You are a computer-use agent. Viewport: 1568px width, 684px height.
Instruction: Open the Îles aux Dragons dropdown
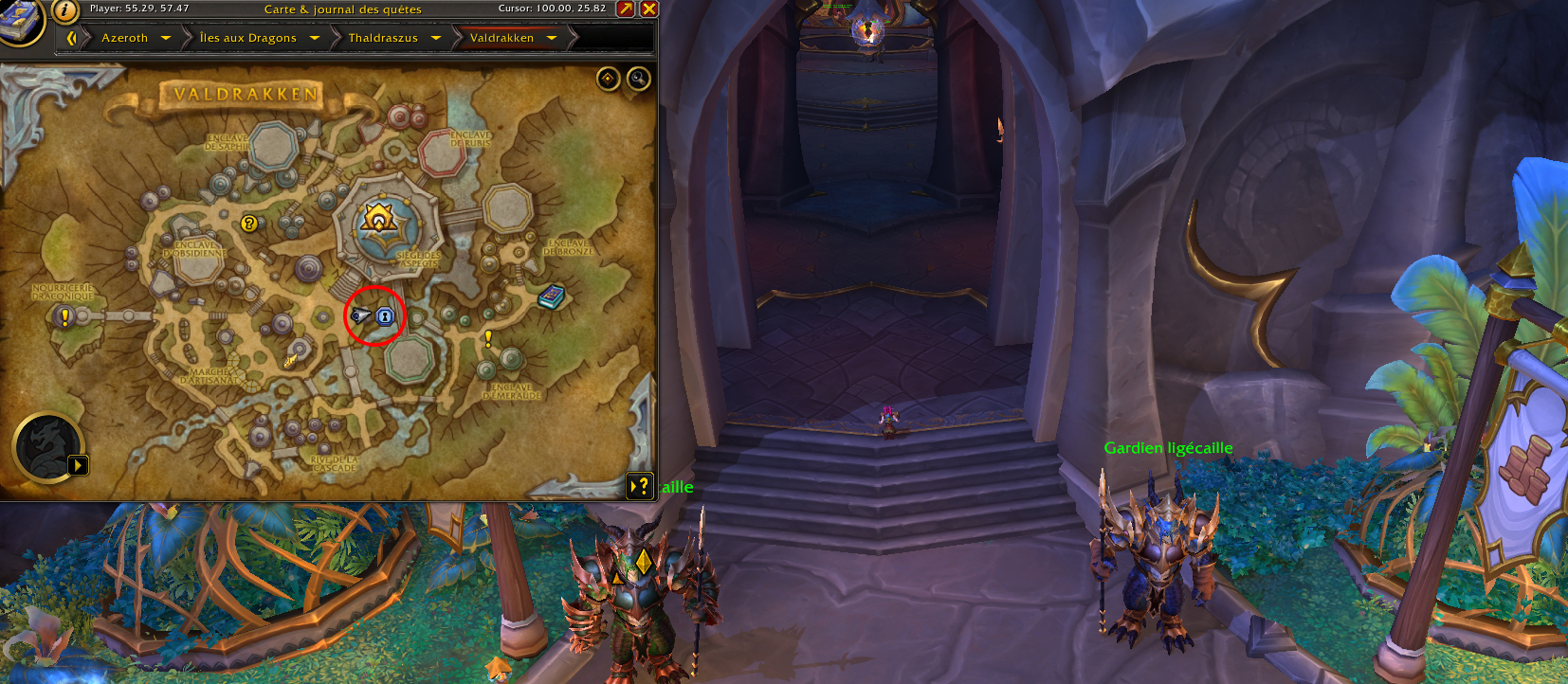[314, 38]
